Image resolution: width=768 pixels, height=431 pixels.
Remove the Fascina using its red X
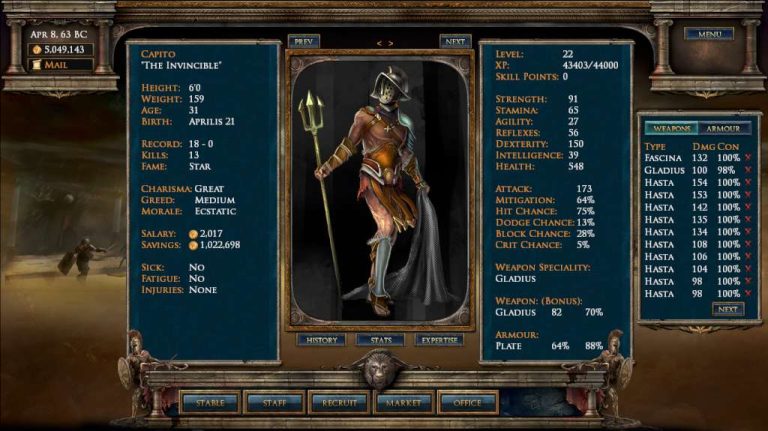point(748,158)
